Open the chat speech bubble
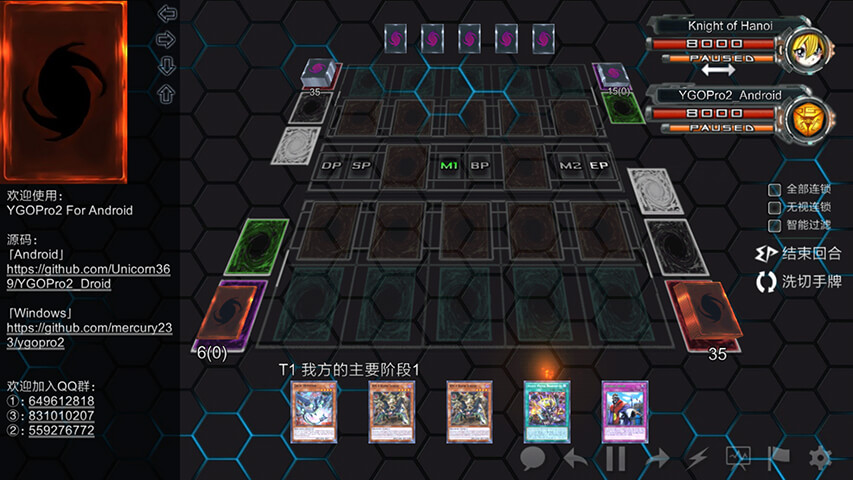853x480 pixels. pos(533,458)
